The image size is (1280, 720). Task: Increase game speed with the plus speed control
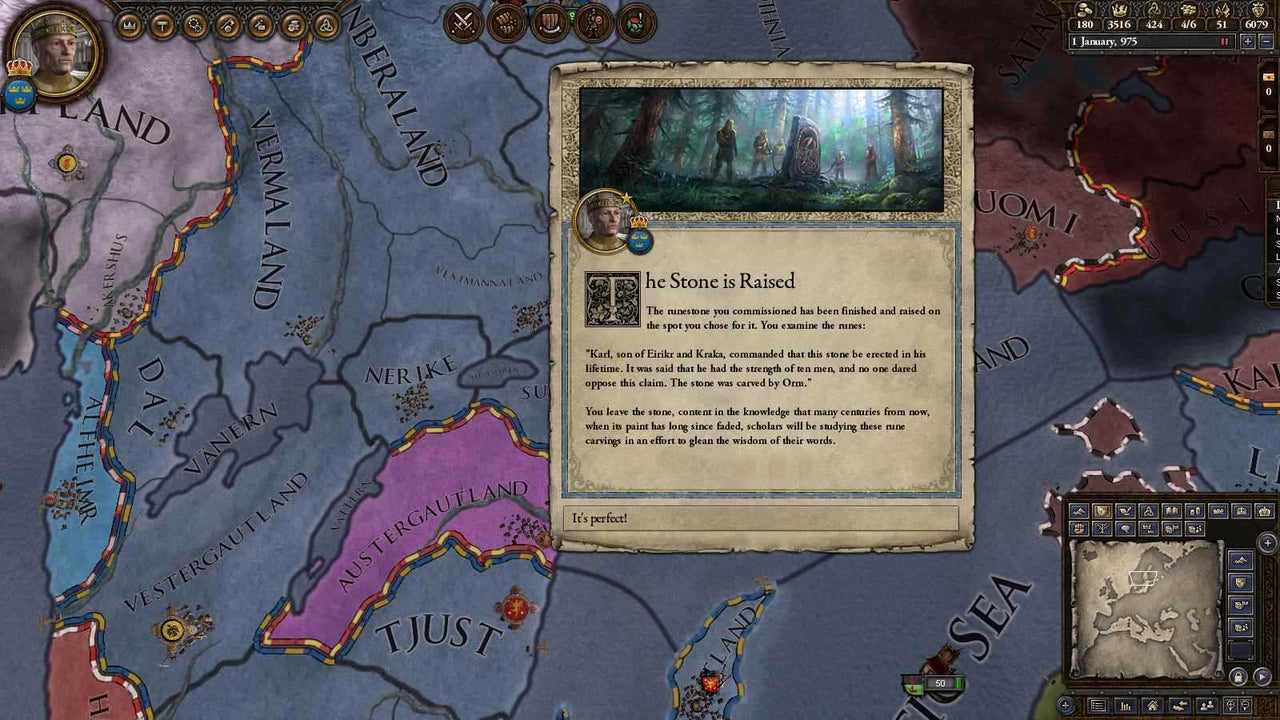[x=1248, y=42]
